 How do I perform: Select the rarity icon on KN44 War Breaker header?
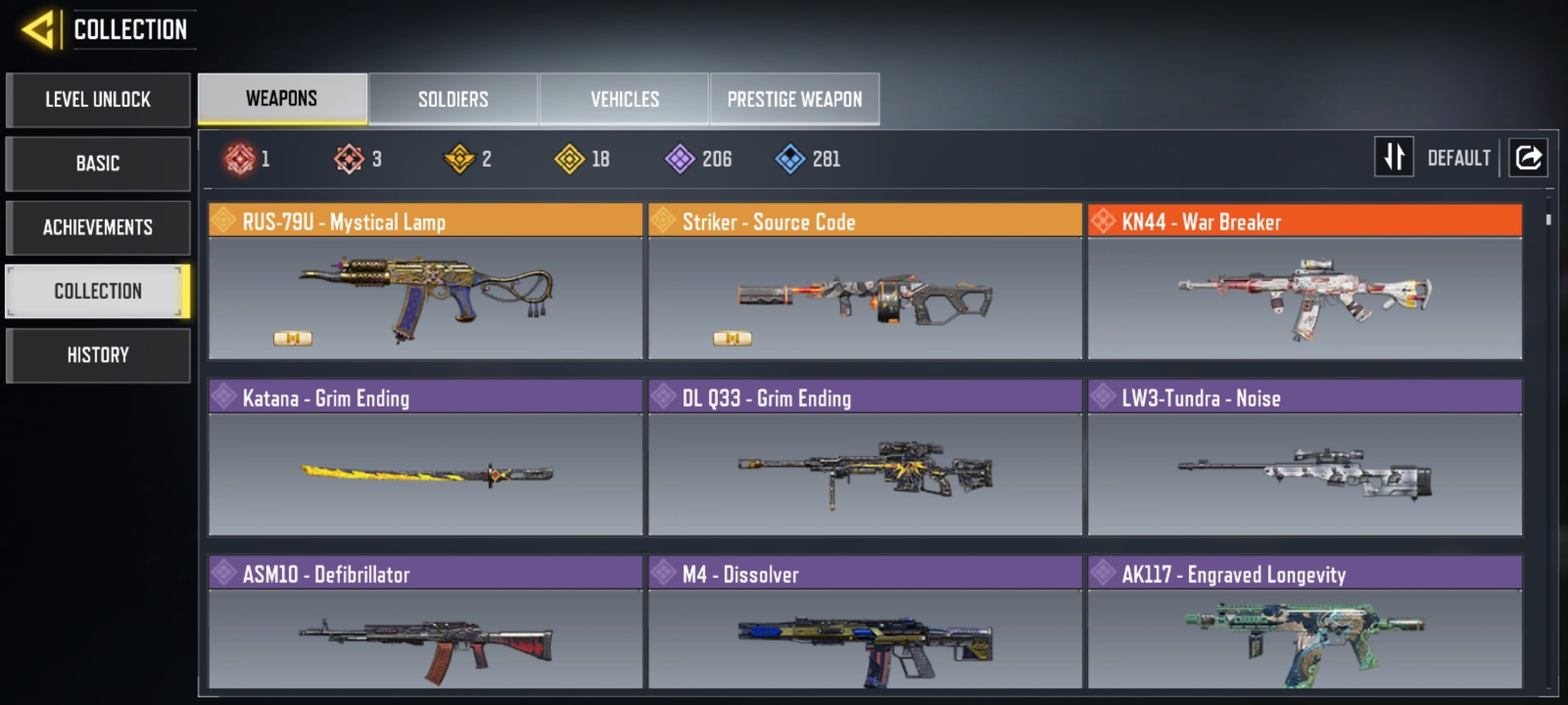tap(1104, 222)
